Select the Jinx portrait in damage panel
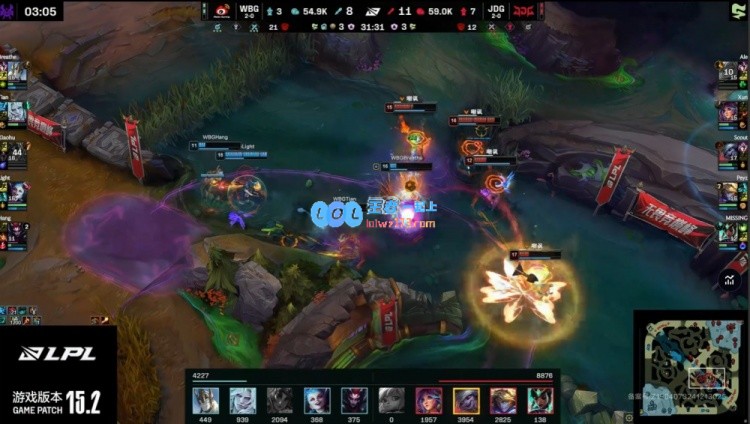750x424 pixels. pos(317,401)
